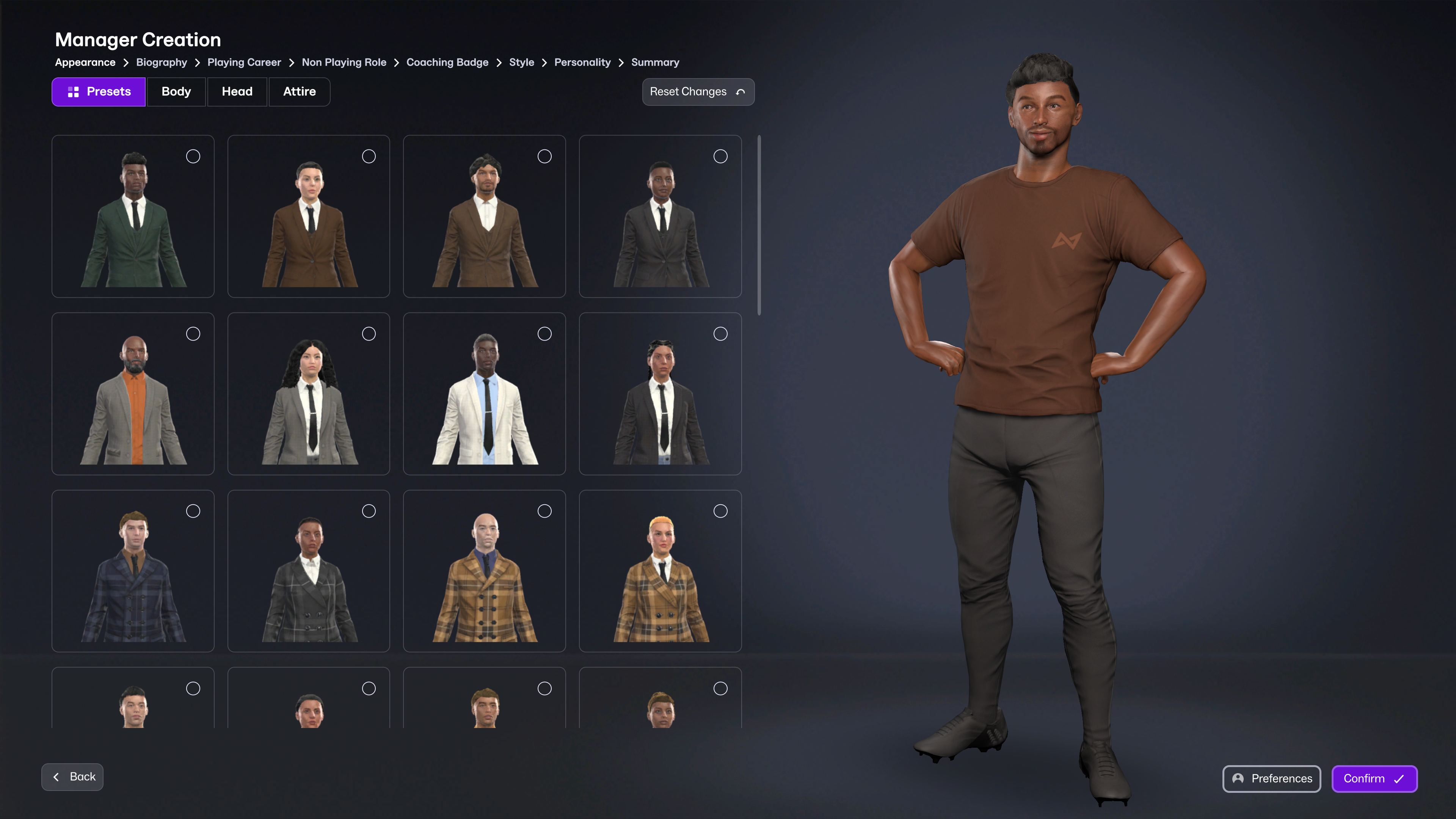Navigate to the Summary step

pyautogui.click(x=654, y=62)
